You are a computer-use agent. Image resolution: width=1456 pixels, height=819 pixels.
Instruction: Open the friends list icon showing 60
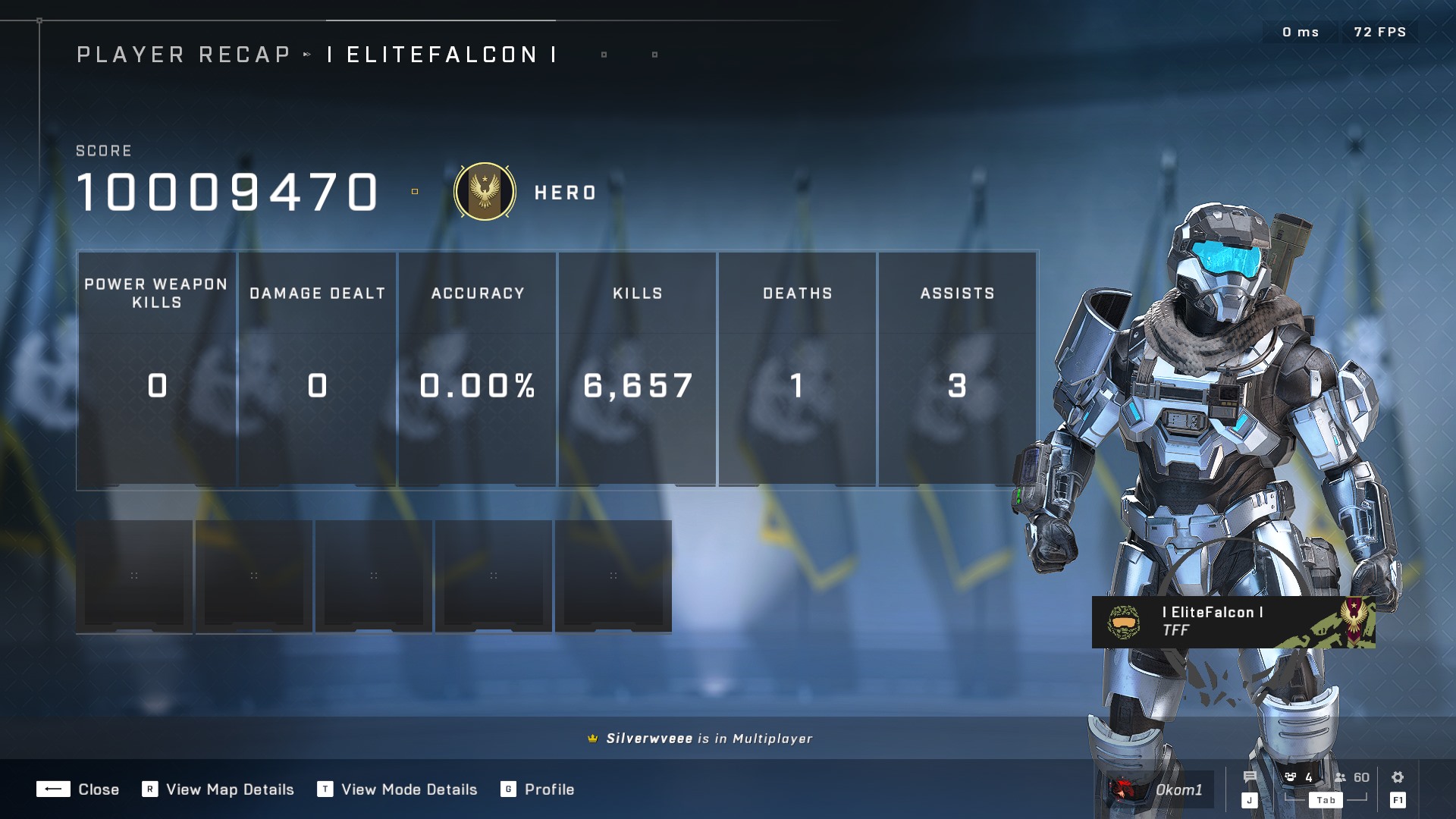click(1351, 777)
